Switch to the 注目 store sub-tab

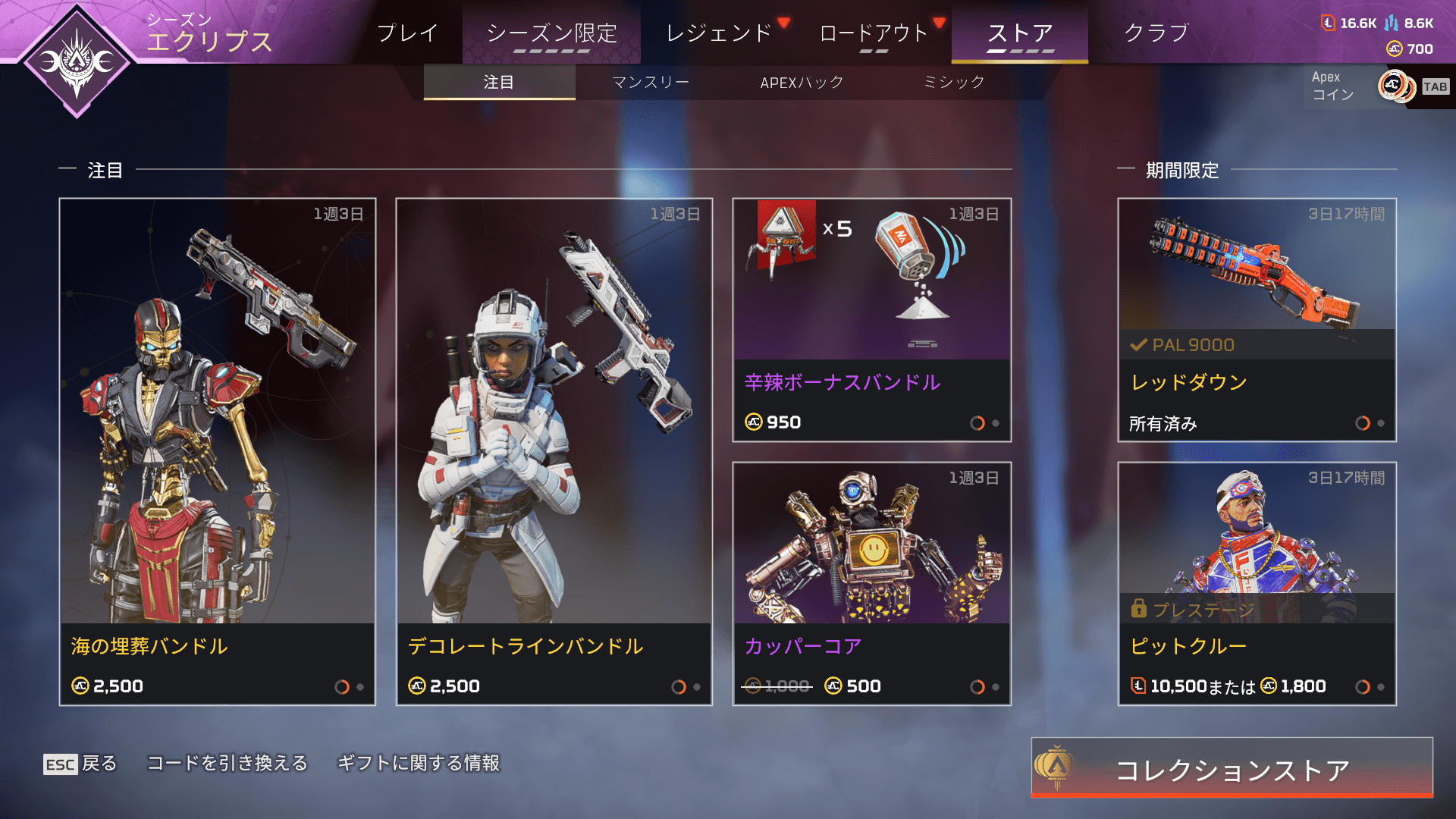[499, 82]
